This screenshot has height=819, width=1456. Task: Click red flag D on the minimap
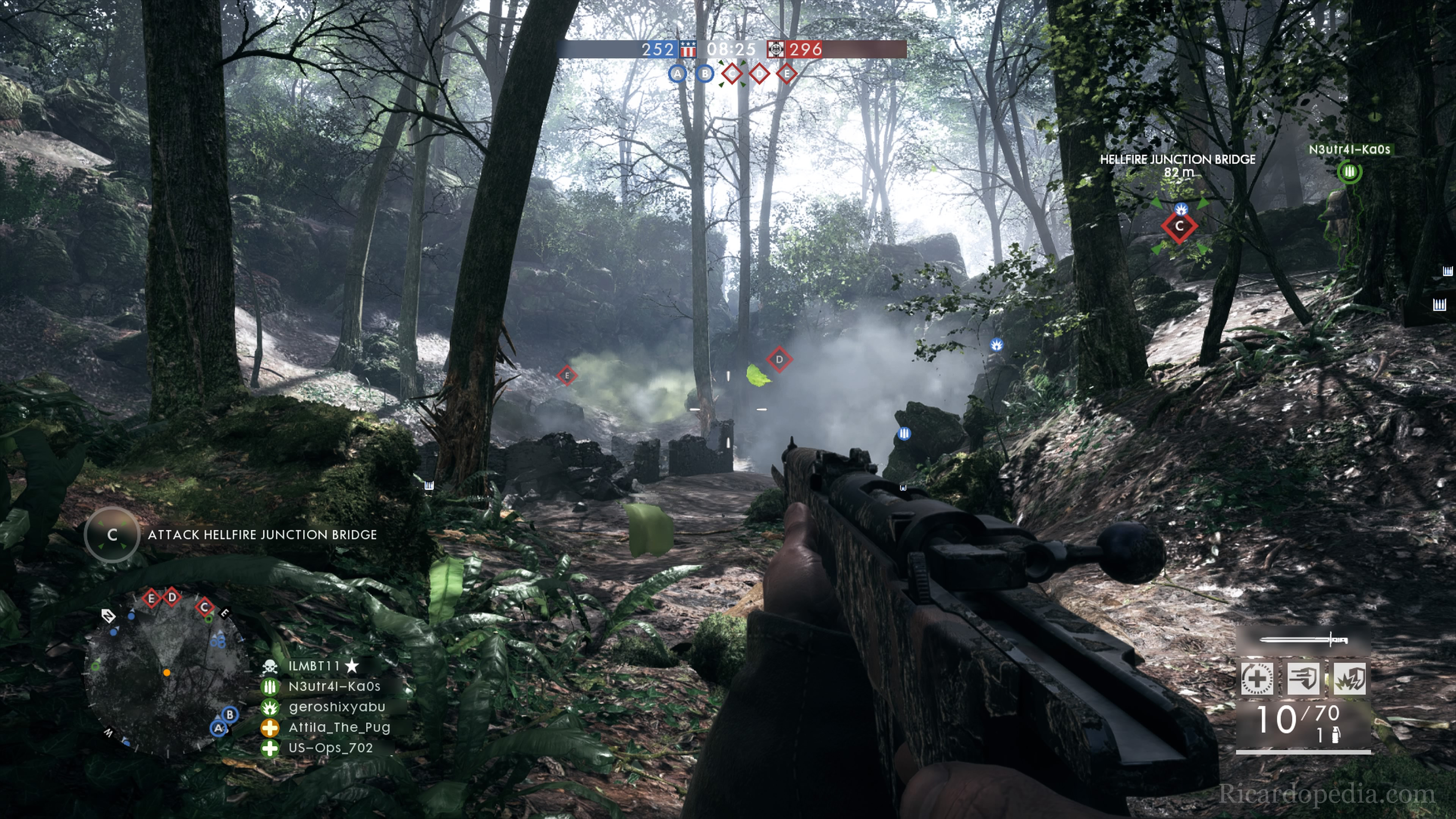(172, 597)
